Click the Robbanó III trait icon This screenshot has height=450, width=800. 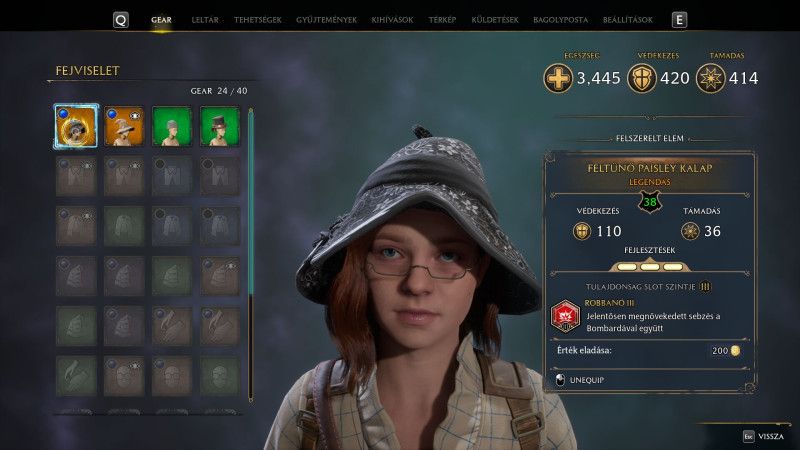point(565,315)
